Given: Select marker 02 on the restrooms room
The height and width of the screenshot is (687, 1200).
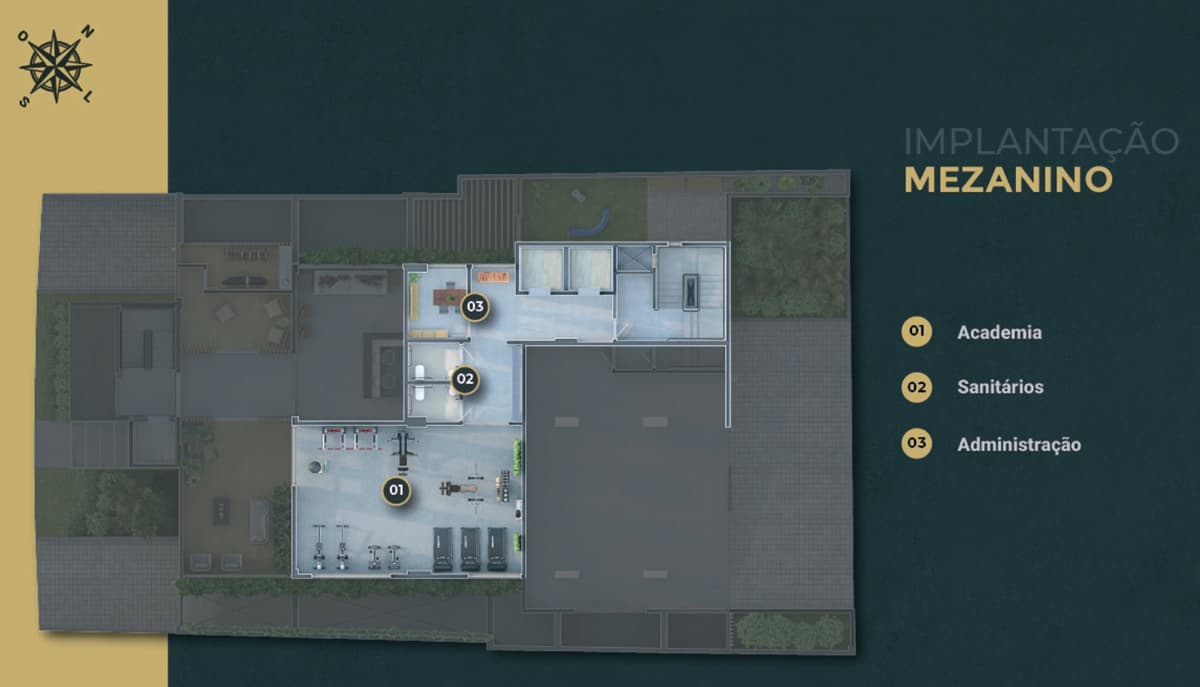Looking at the screenshot, I should [x=464, y=379].
